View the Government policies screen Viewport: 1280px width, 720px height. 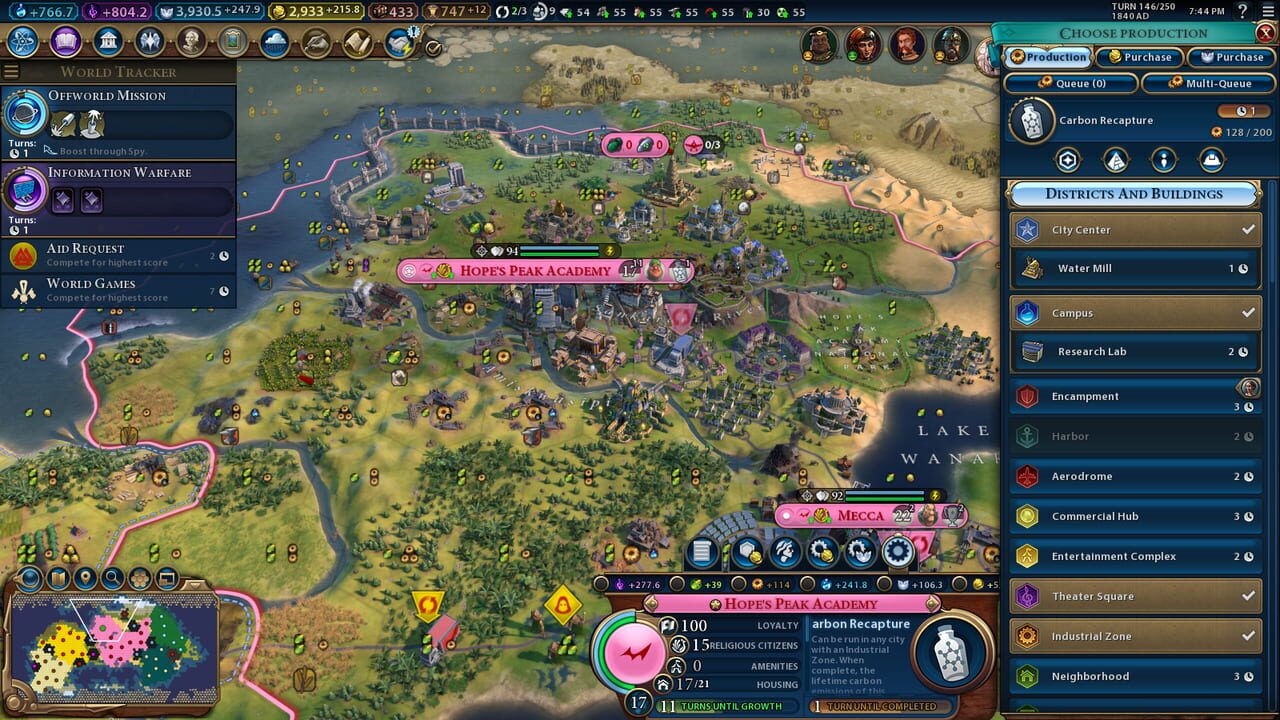point(107,42)
